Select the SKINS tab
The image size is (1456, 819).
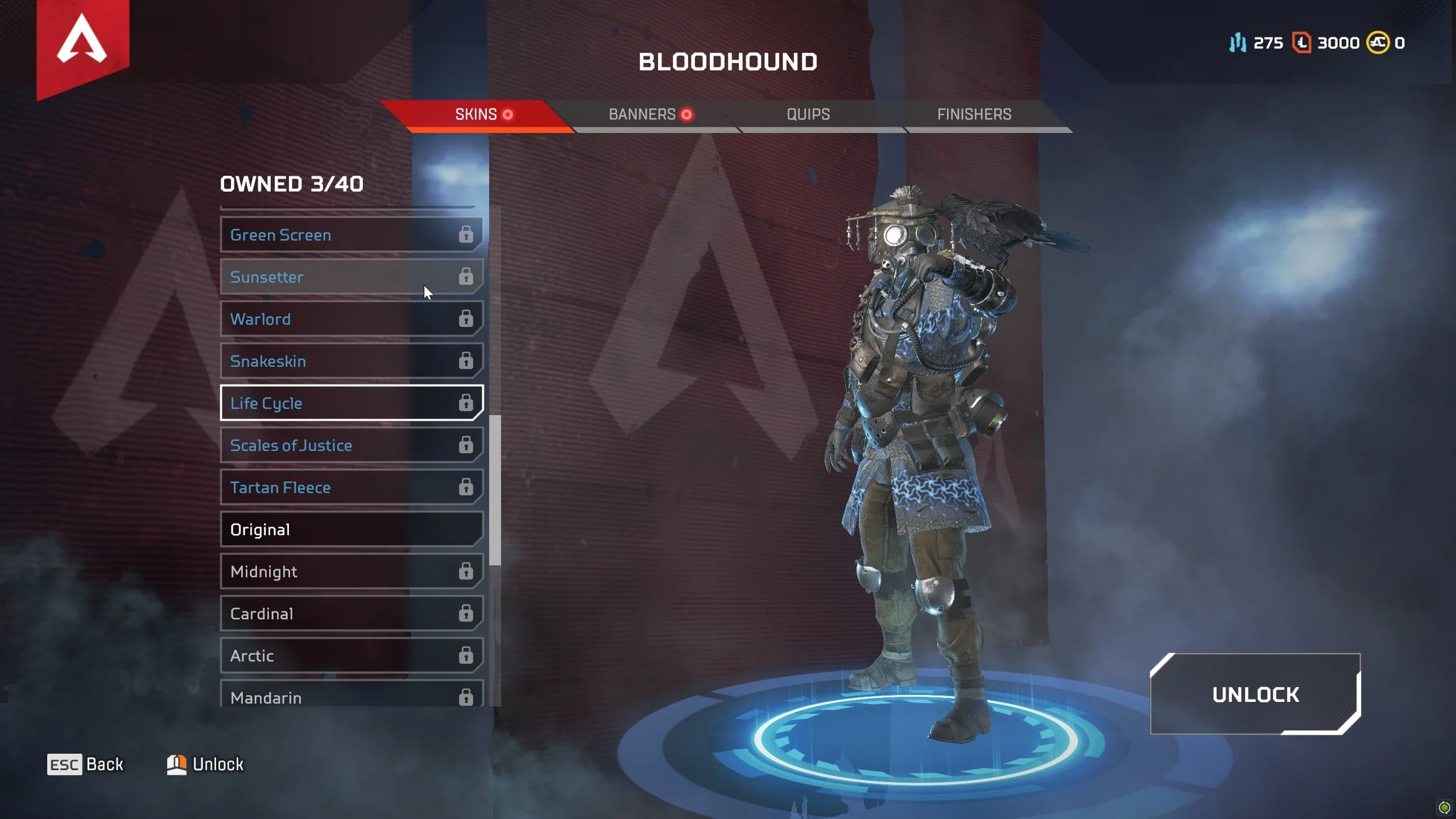point(475,114)
